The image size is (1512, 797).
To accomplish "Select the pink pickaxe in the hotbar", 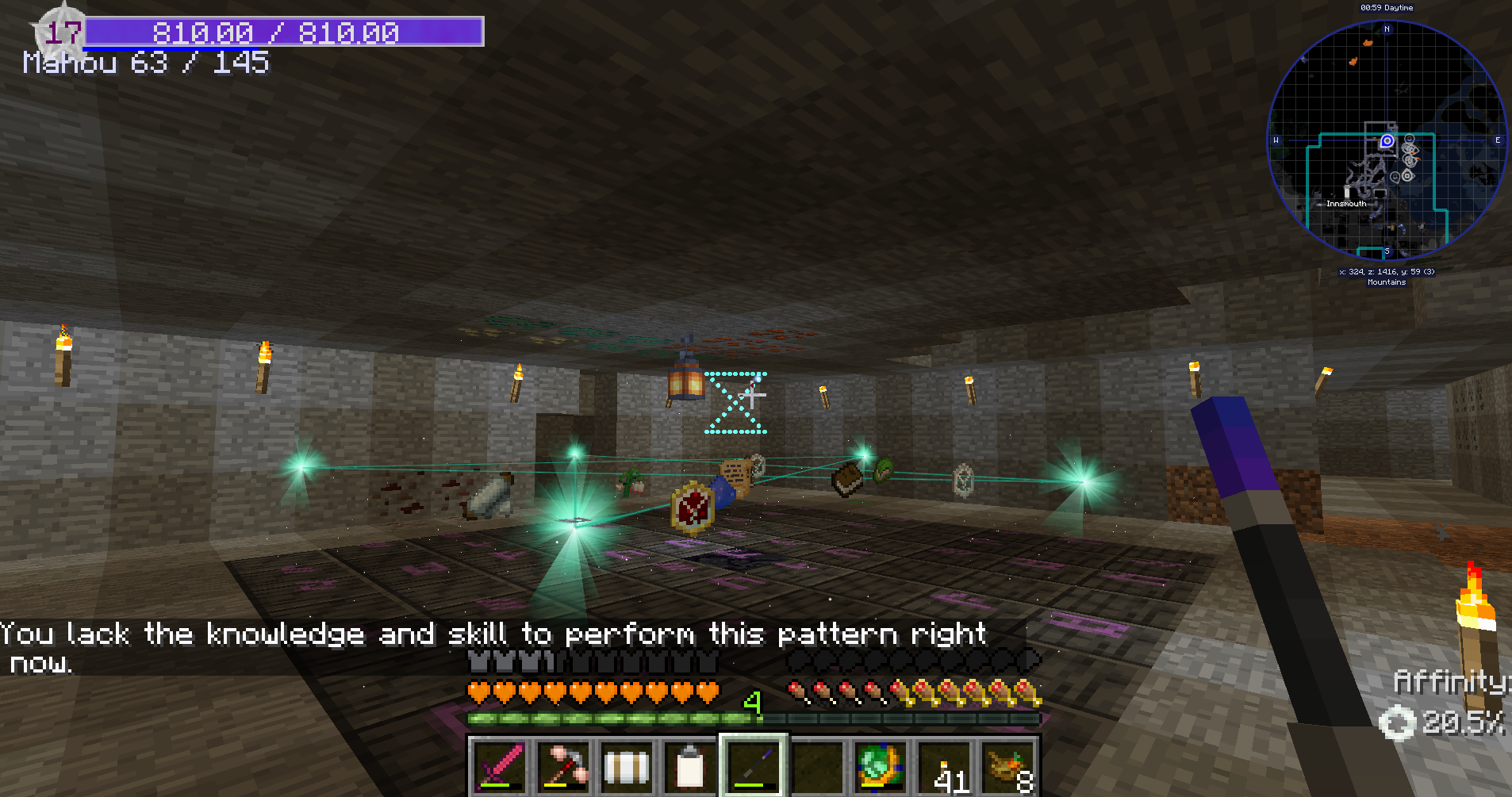I will click(564, 766).
